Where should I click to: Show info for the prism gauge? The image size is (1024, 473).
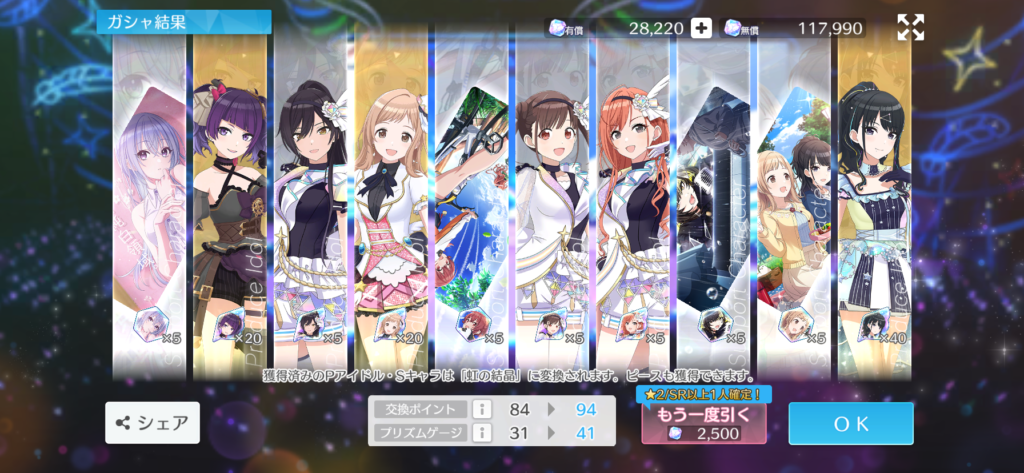pos(479,432)
